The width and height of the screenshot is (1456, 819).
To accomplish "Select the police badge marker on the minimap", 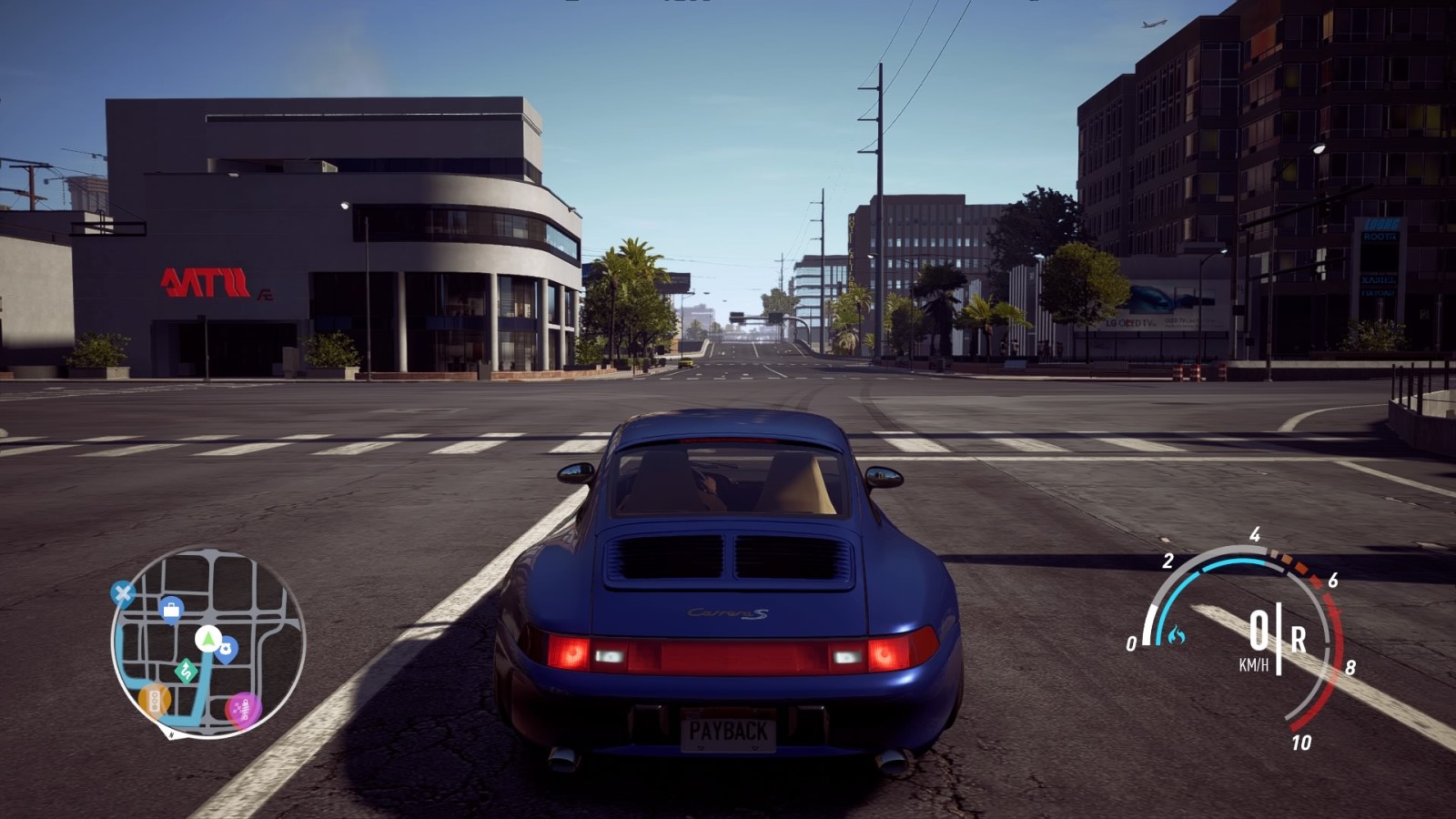I will pyautogui.click(x=226, y=649).
